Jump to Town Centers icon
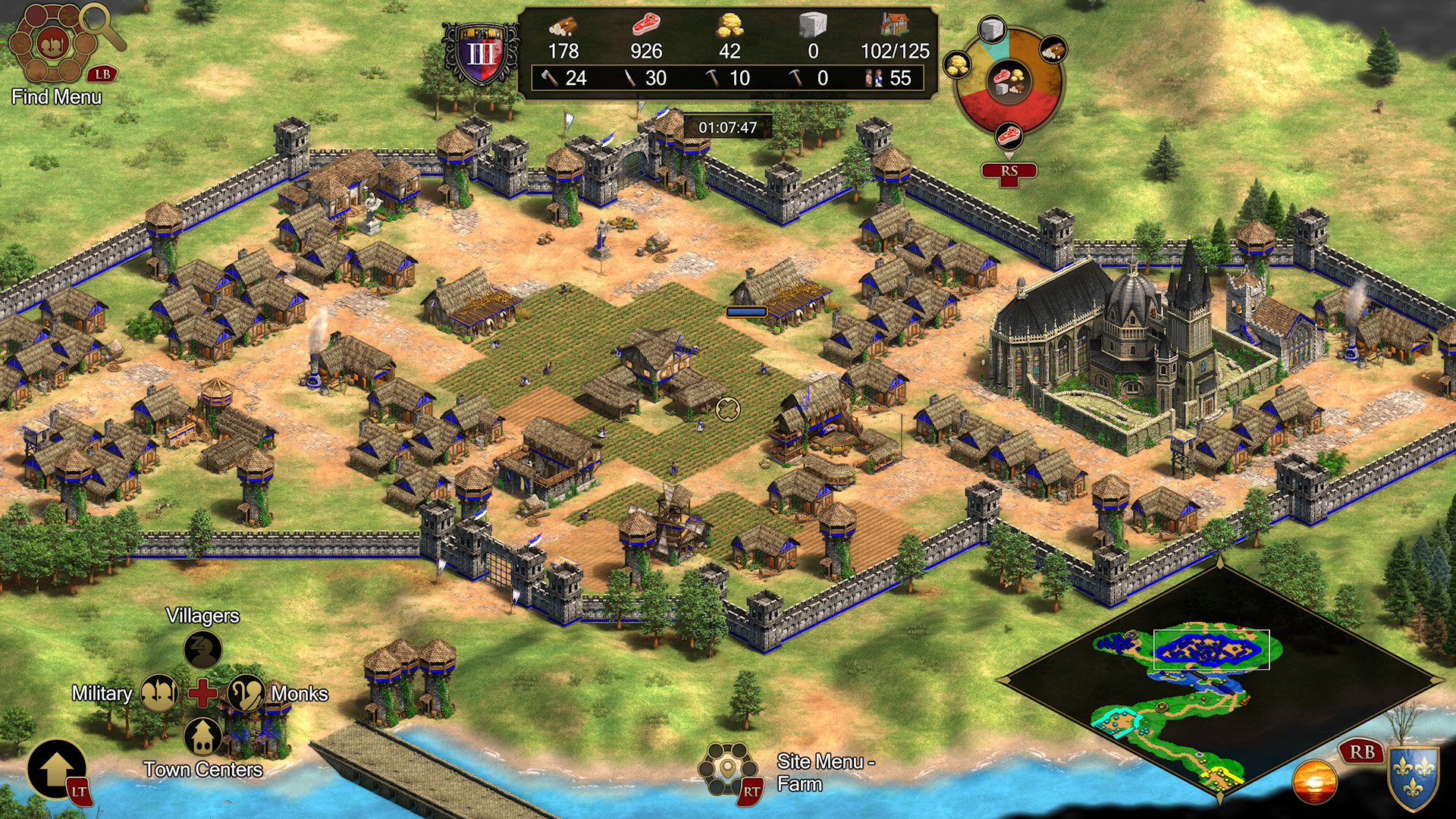 [202, 736]
